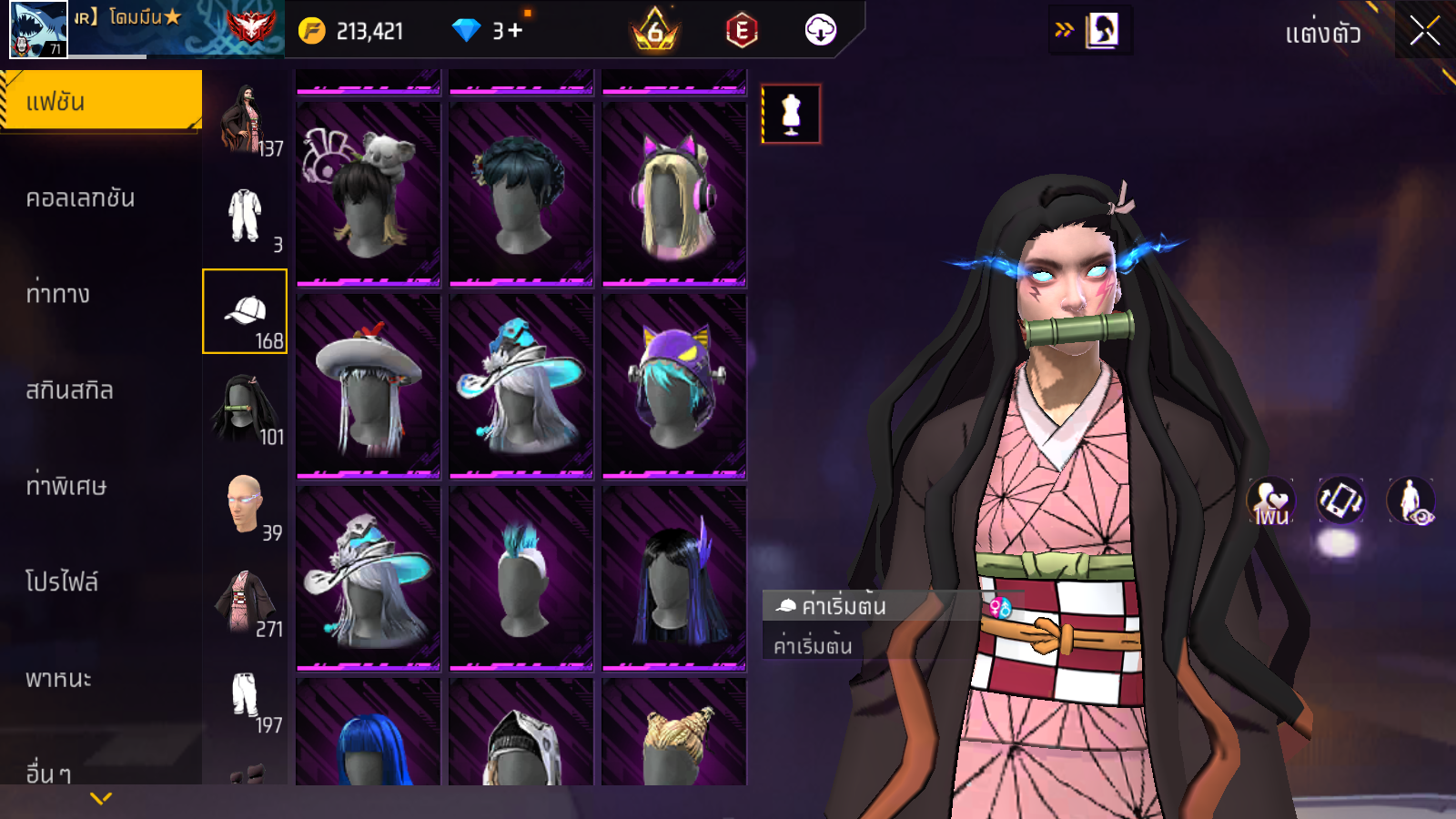Open the แฟชัน fashion menu
Image resolution: width=1456 pixels, height=819 pixels.
[x=101, y=101]
